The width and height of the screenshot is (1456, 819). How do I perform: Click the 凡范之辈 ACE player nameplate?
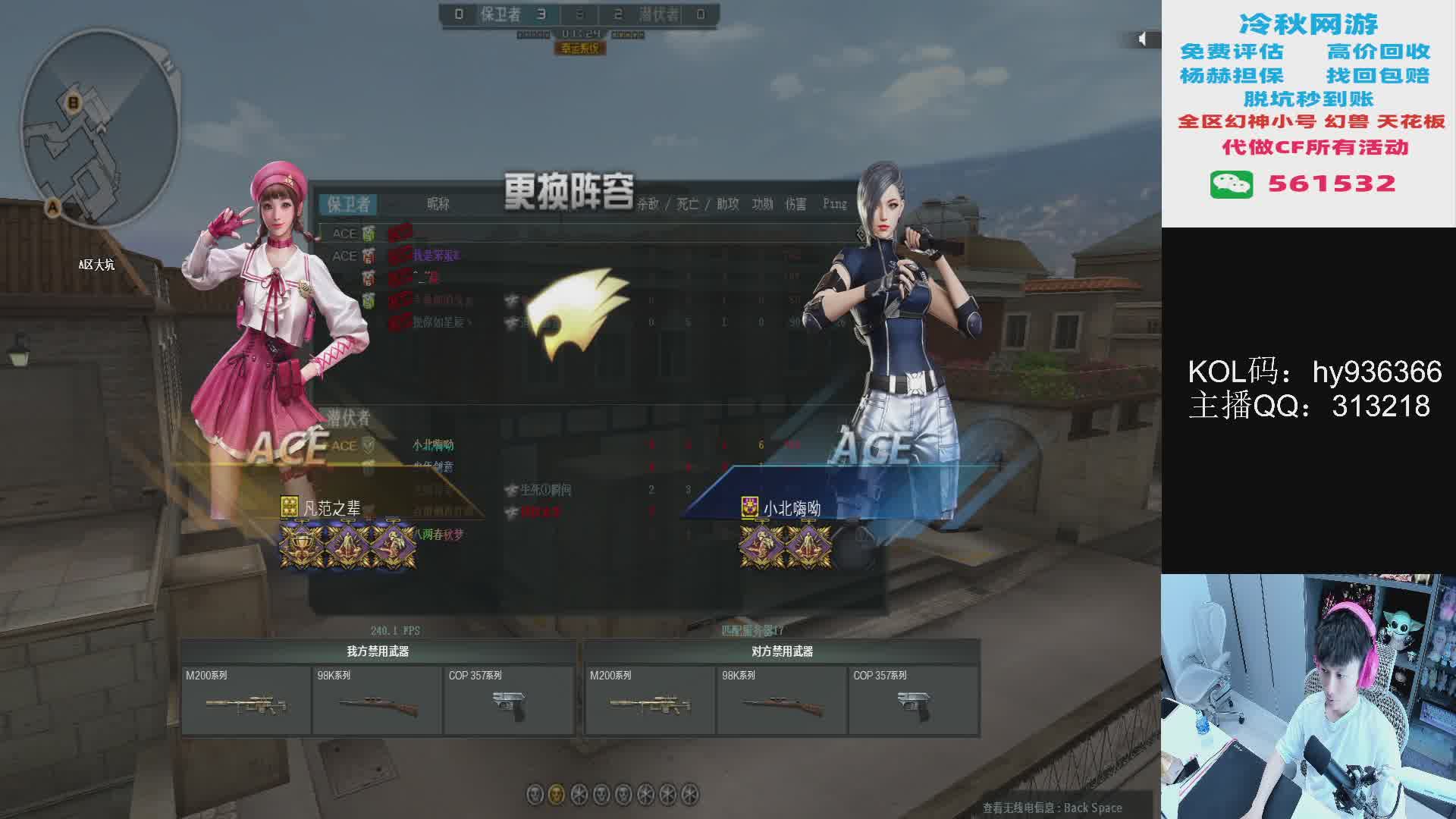click(x=331, y=508)
